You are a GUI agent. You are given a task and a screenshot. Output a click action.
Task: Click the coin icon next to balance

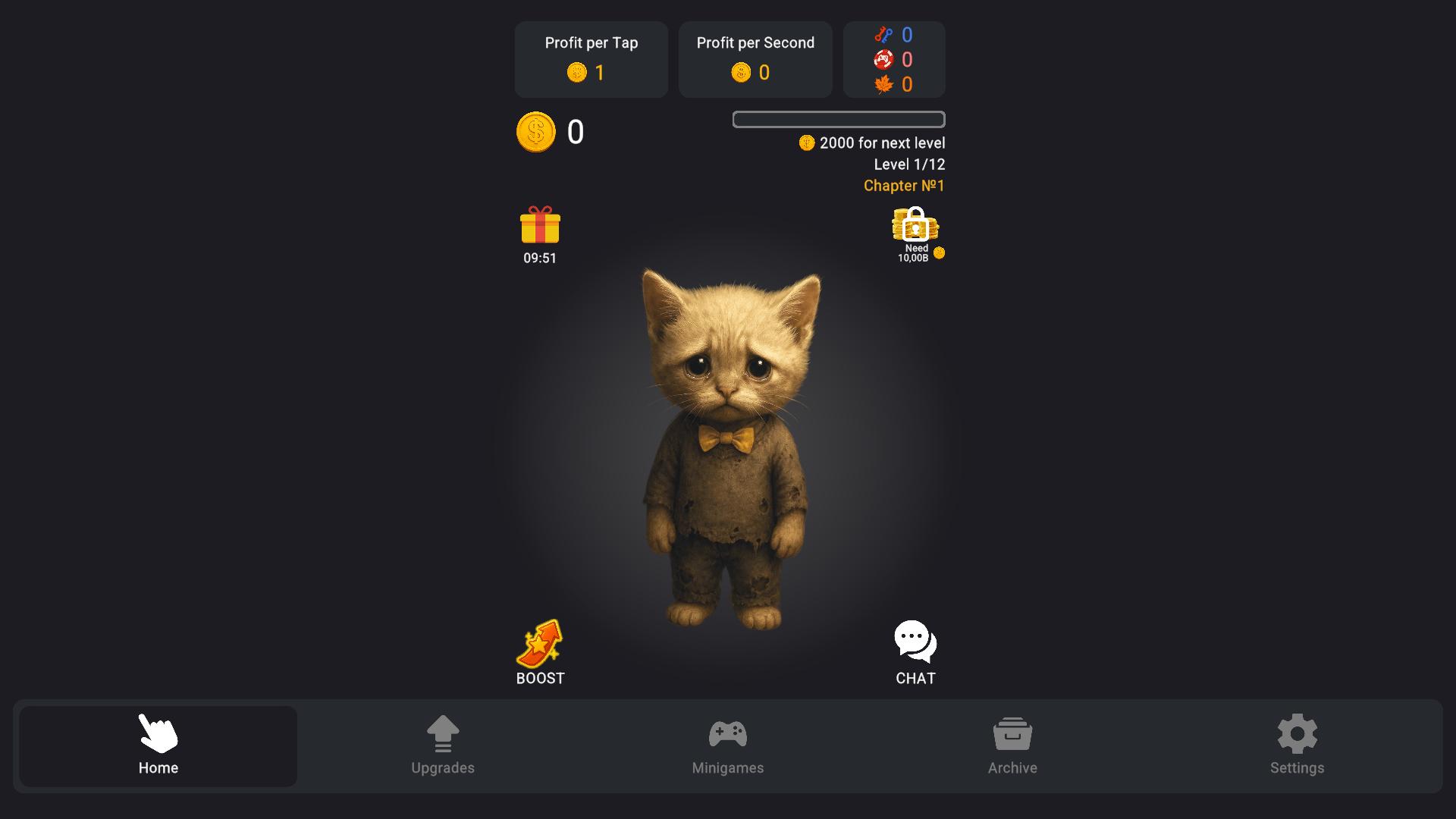(536, 132)
